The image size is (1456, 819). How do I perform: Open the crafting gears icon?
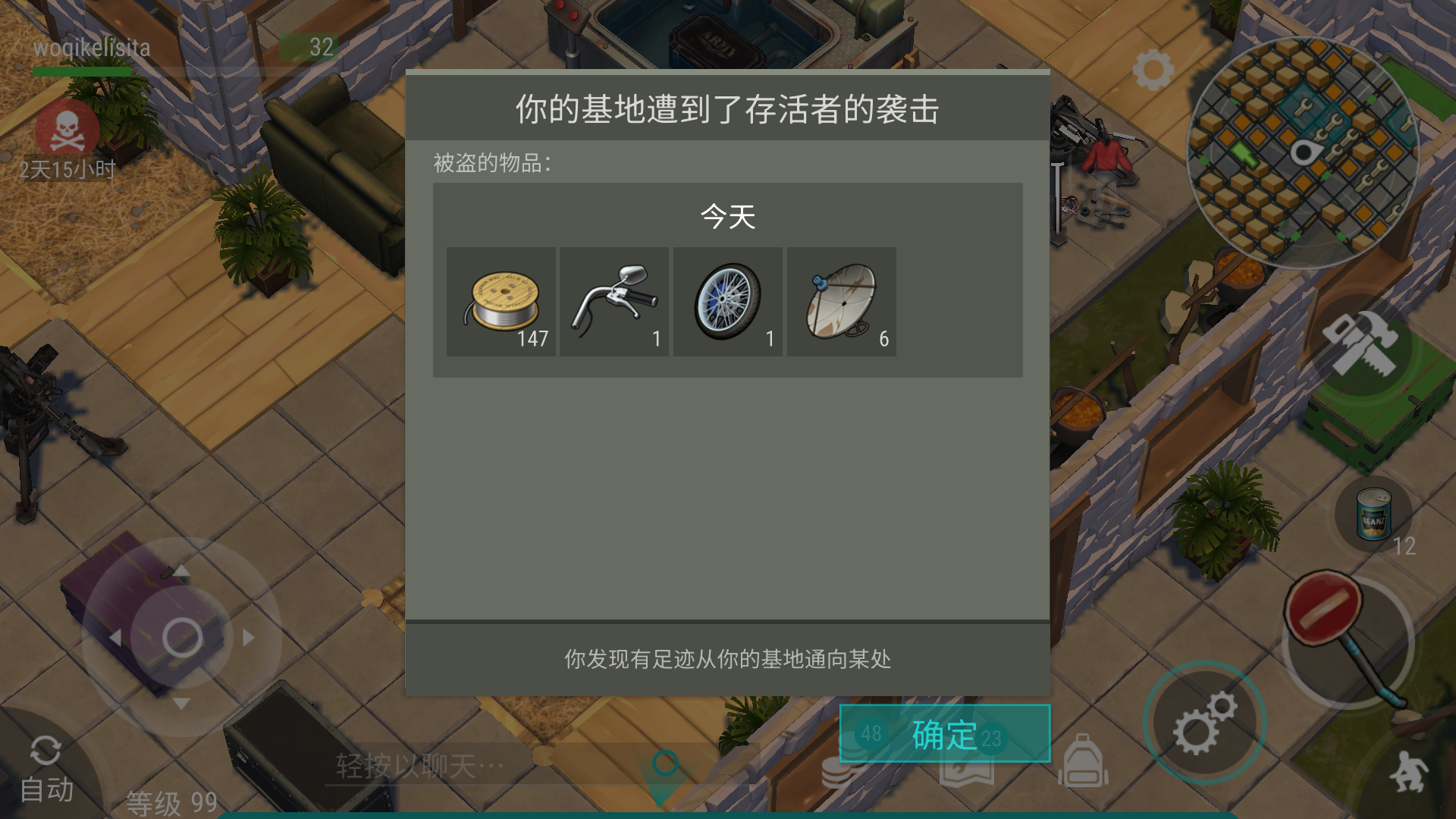pos(1206,723)
